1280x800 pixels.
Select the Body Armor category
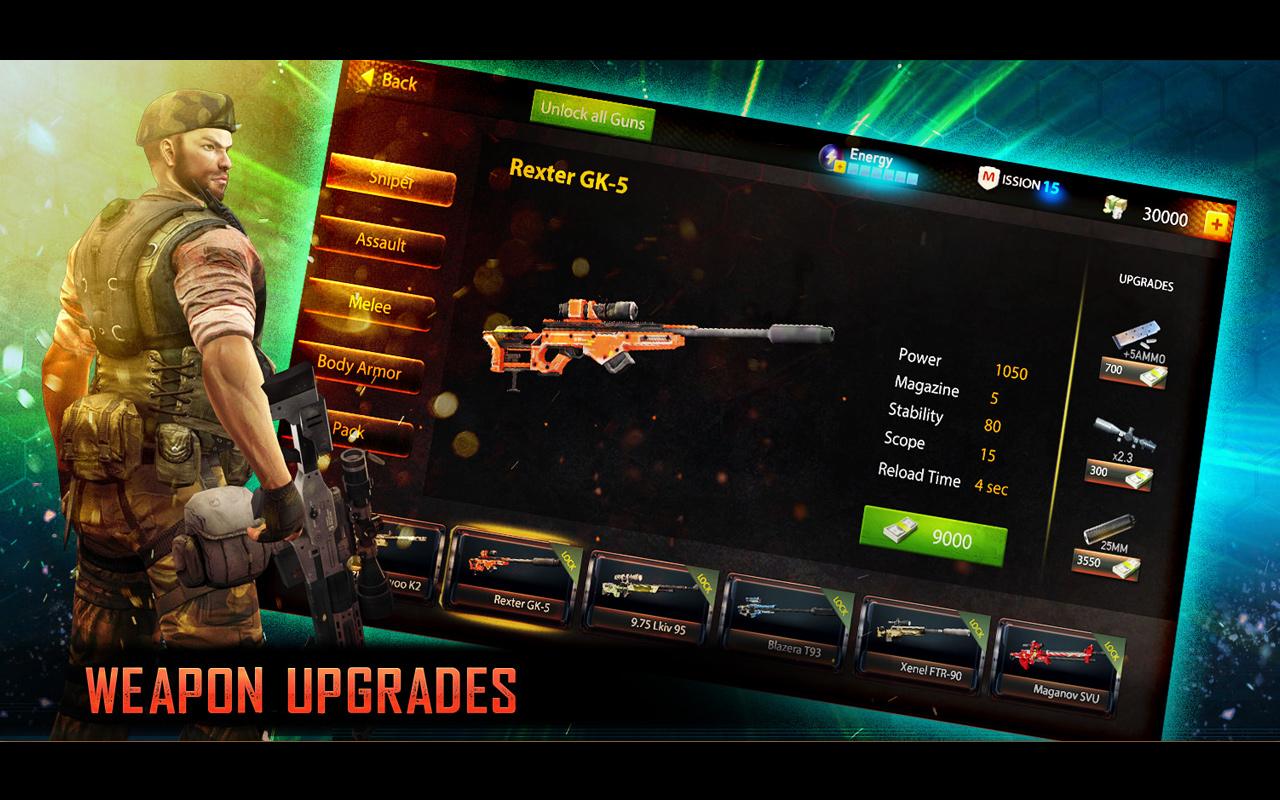pyautogui.click(x=365, y=370)
